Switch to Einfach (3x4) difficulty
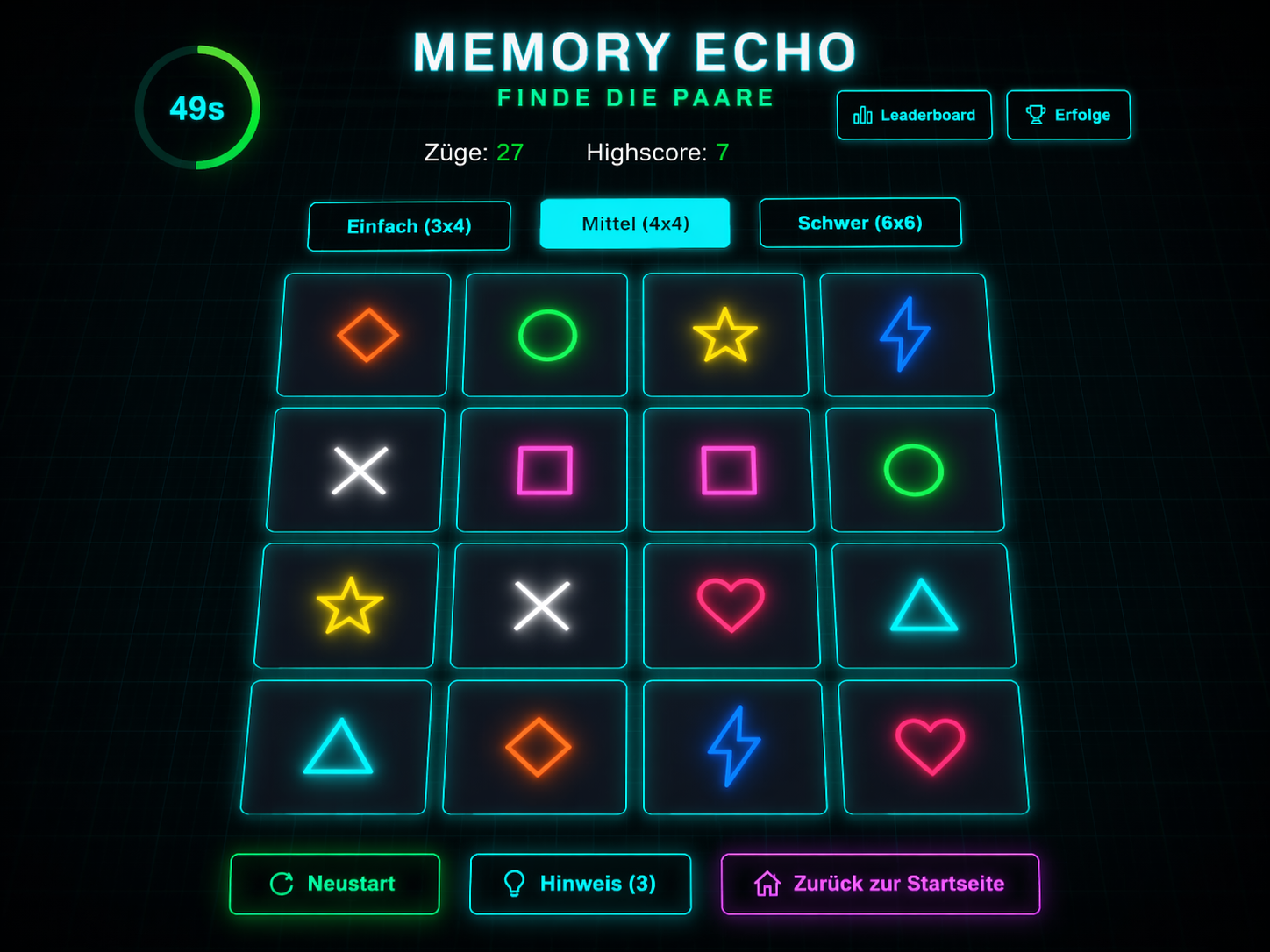Image resolution: width=1270 pixels, height=952 pixels. [x=409, y=225]
